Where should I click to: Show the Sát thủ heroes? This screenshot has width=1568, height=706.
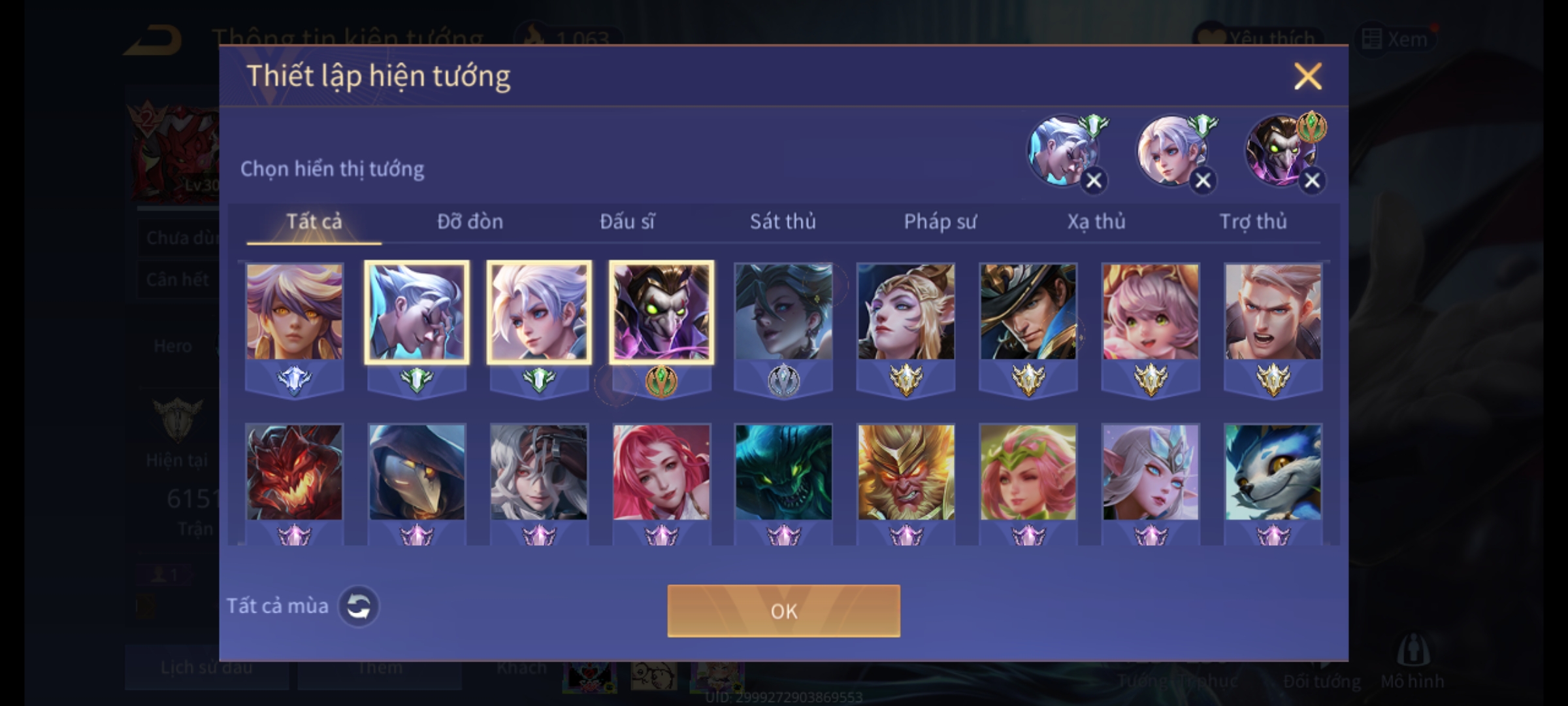(783, 222)
